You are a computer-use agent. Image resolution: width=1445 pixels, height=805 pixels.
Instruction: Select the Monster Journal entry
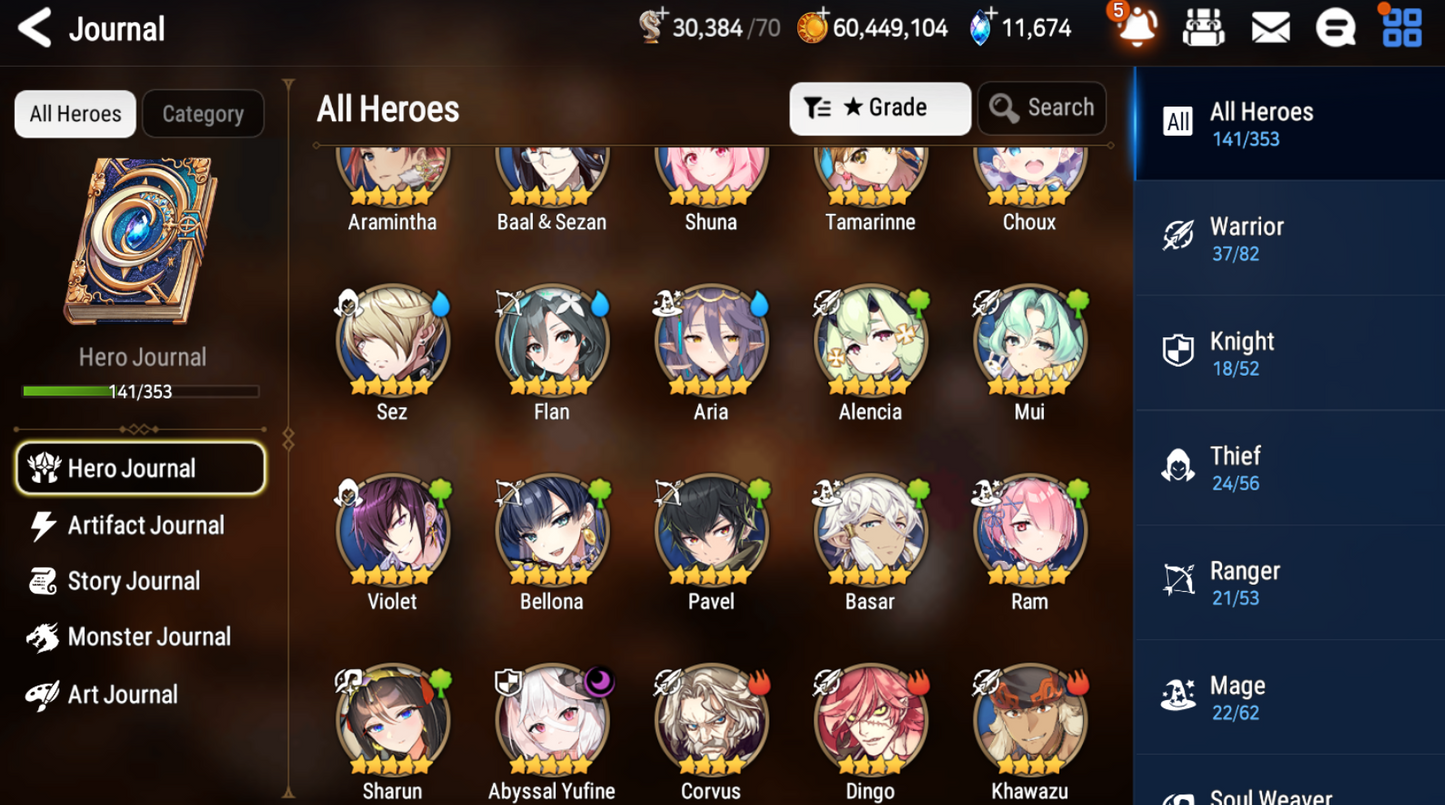pyautogui.click(x=148, y=637)
